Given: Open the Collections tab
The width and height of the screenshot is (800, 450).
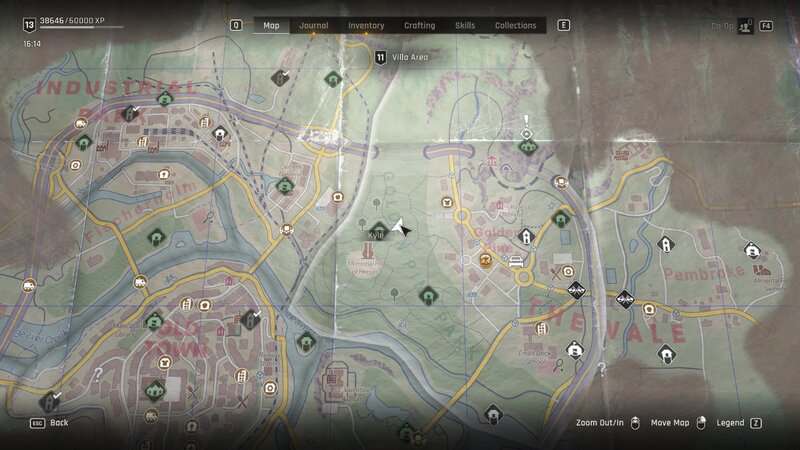Looking at the screenshot, I should point(516,25).
